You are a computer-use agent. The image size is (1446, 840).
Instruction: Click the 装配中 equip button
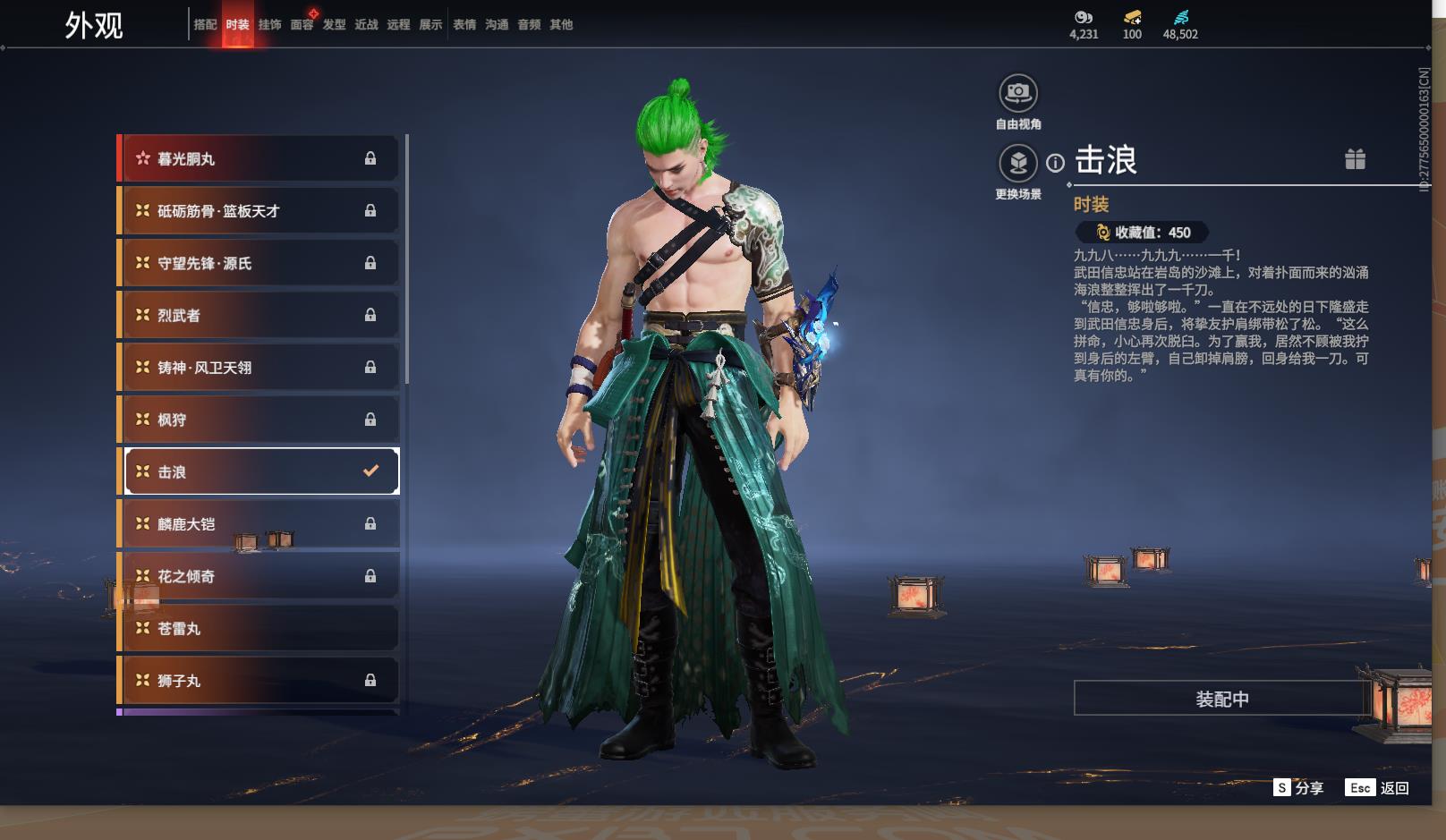1221,699
